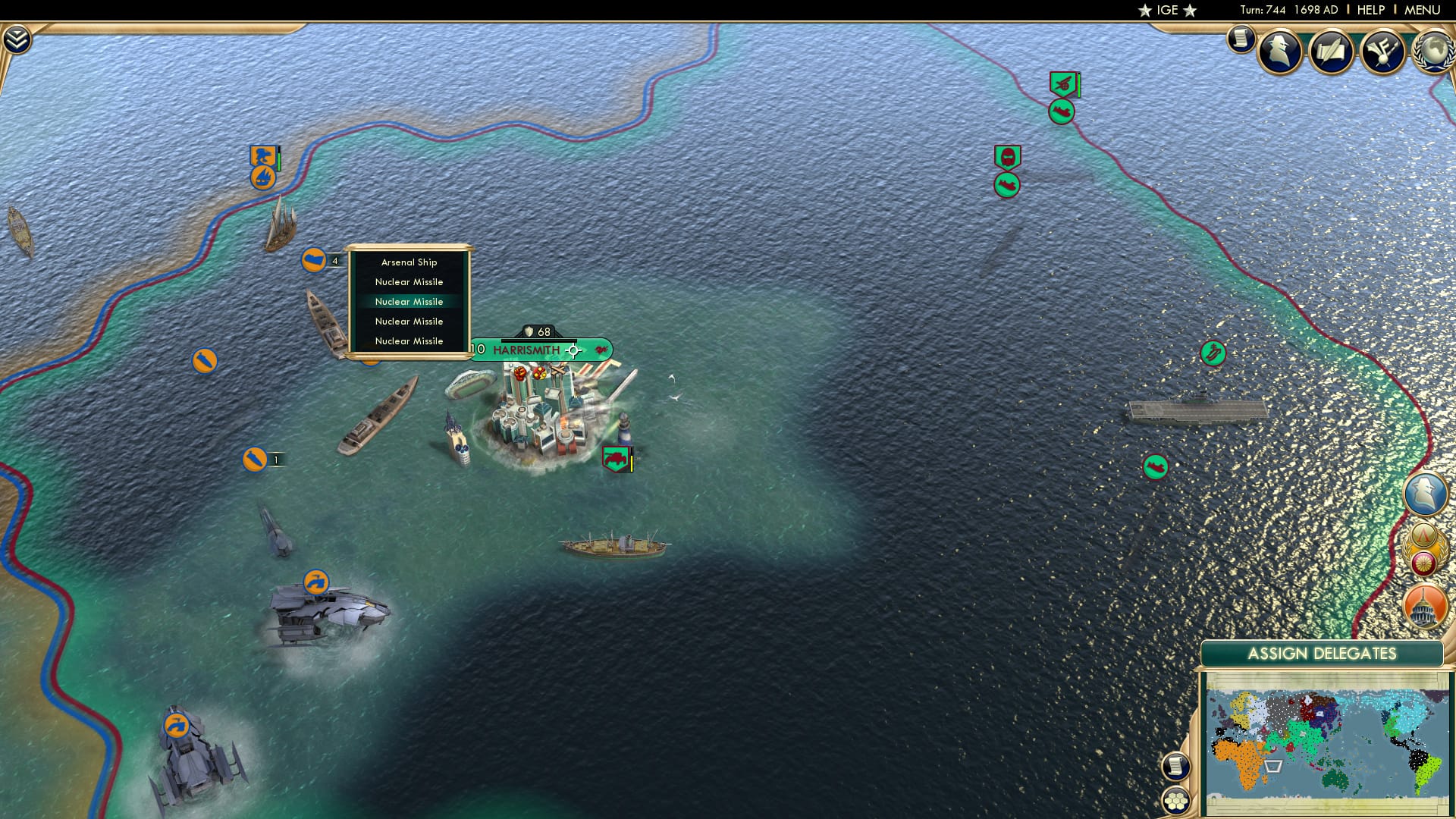Select Arsenal Ship in the unit popup

409,262
